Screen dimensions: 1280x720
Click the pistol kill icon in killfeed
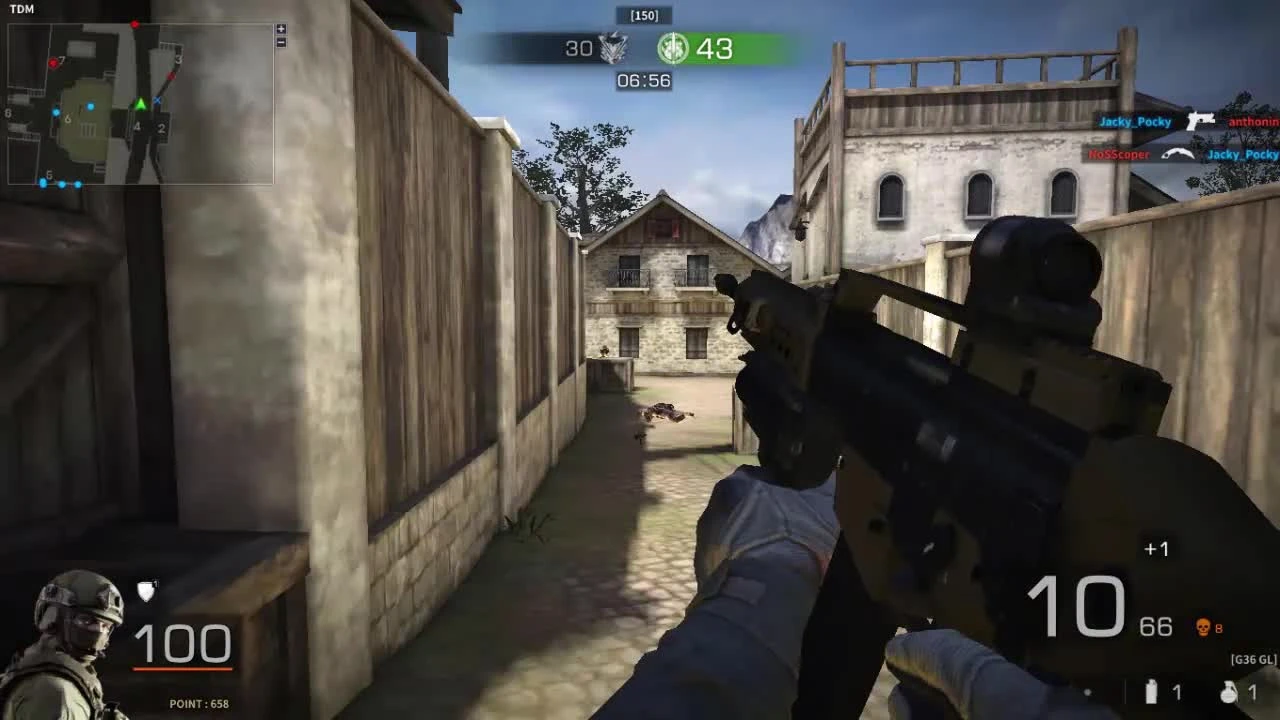tap(1200, 120)
